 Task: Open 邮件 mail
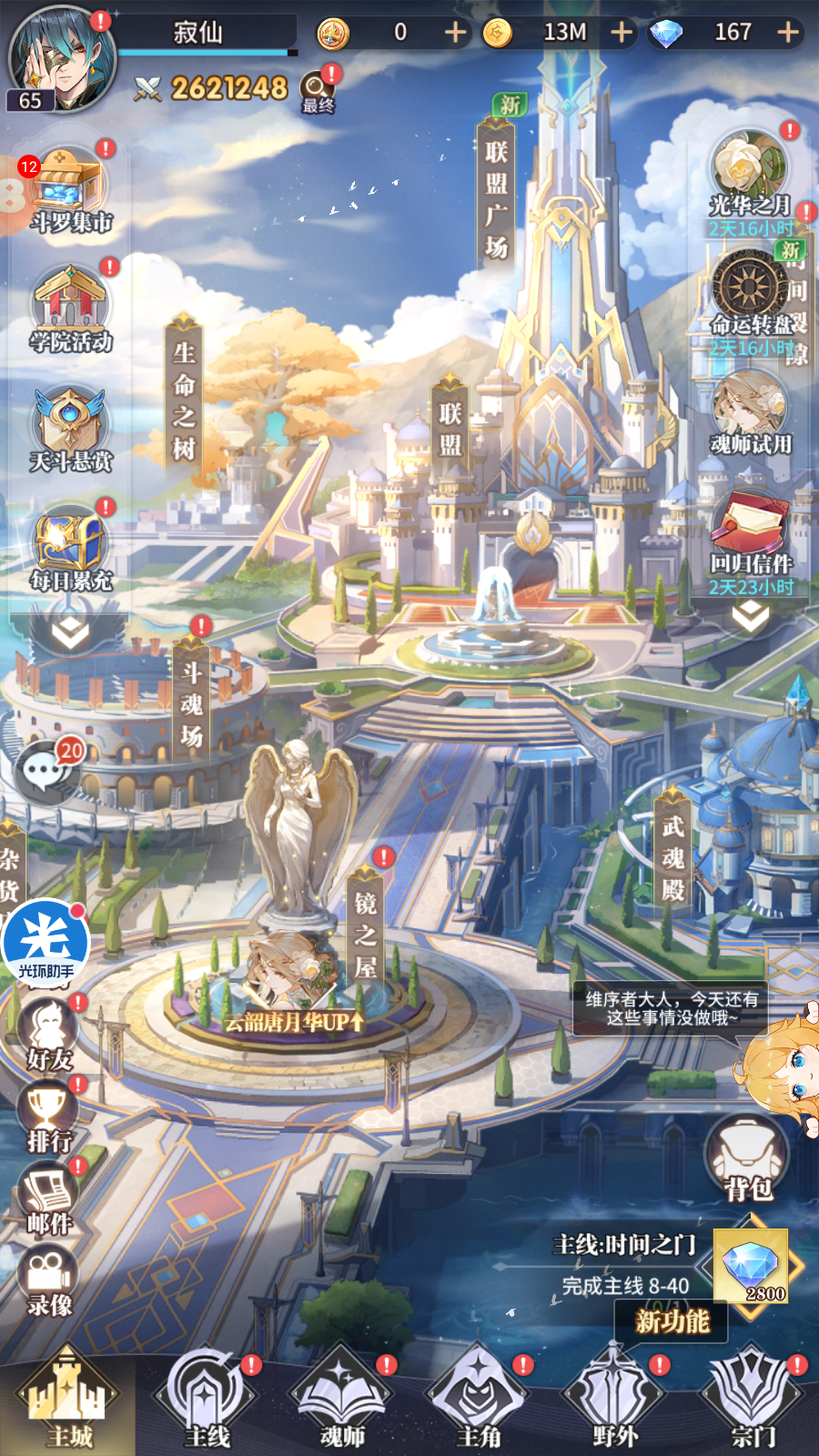tap(49, 1198)
